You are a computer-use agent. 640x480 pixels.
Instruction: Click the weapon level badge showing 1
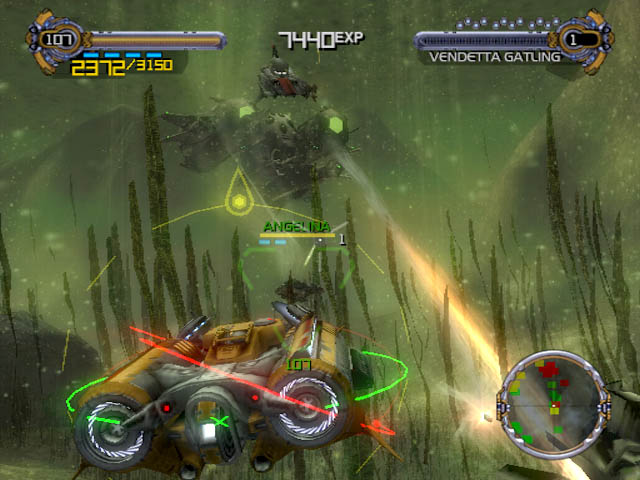coord(574,40)
